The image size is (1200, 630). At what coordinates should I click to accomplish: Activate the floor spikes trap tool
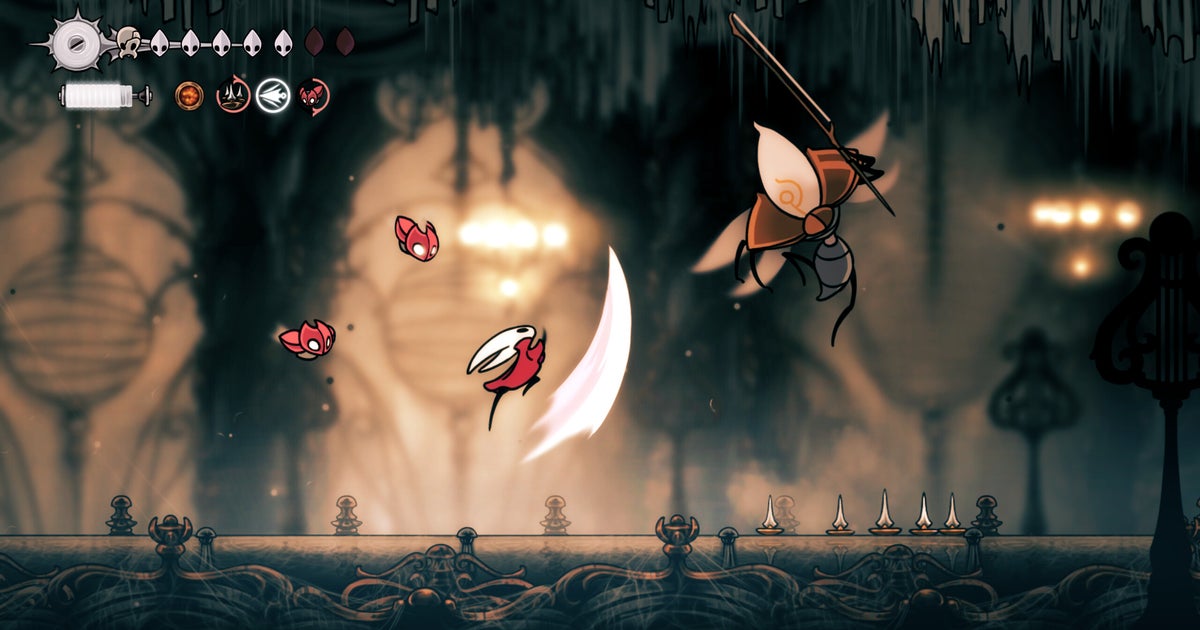[233, 96]
